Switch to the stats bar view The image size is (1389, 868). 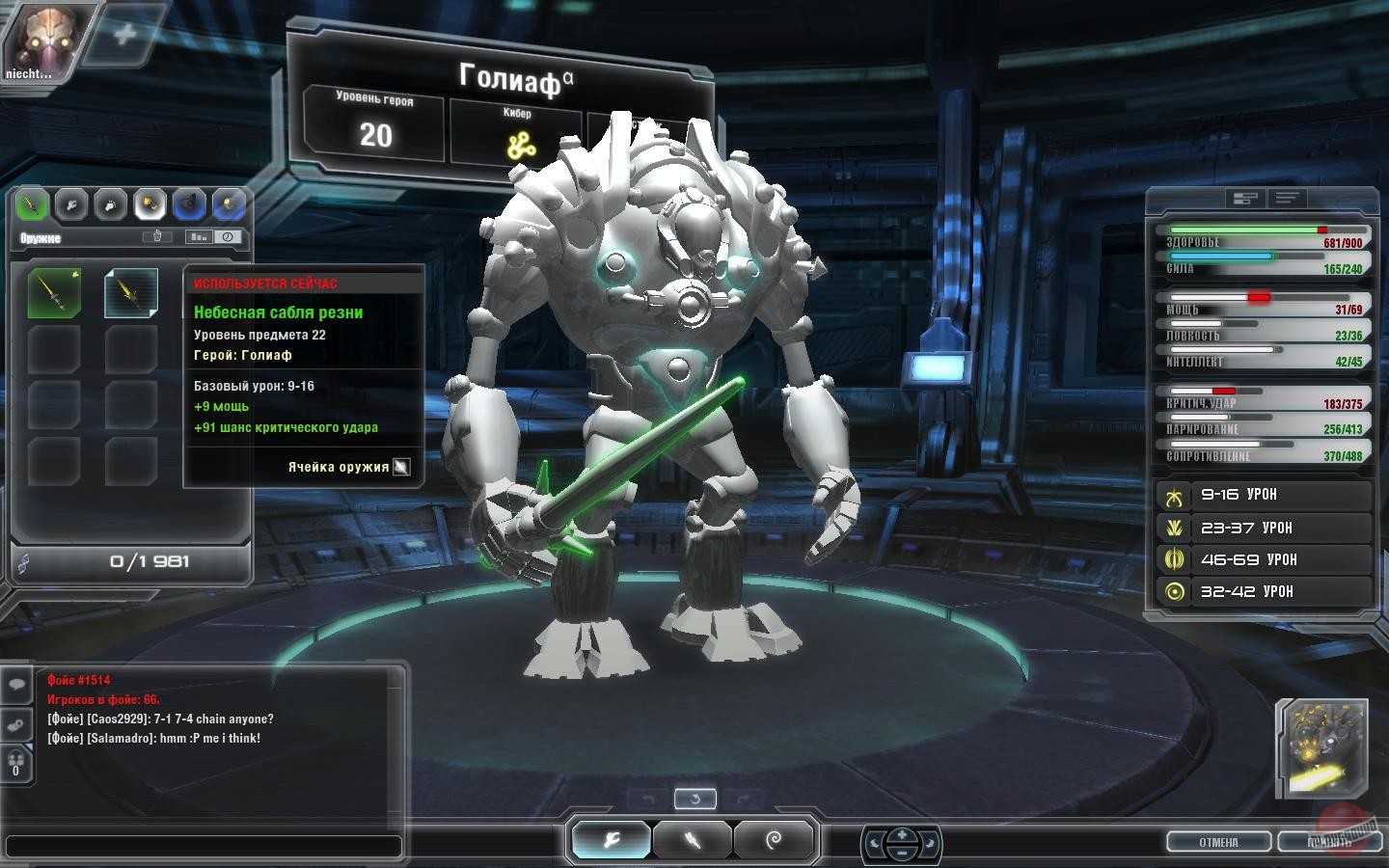pyautogui.click(x=1245, y=198)
